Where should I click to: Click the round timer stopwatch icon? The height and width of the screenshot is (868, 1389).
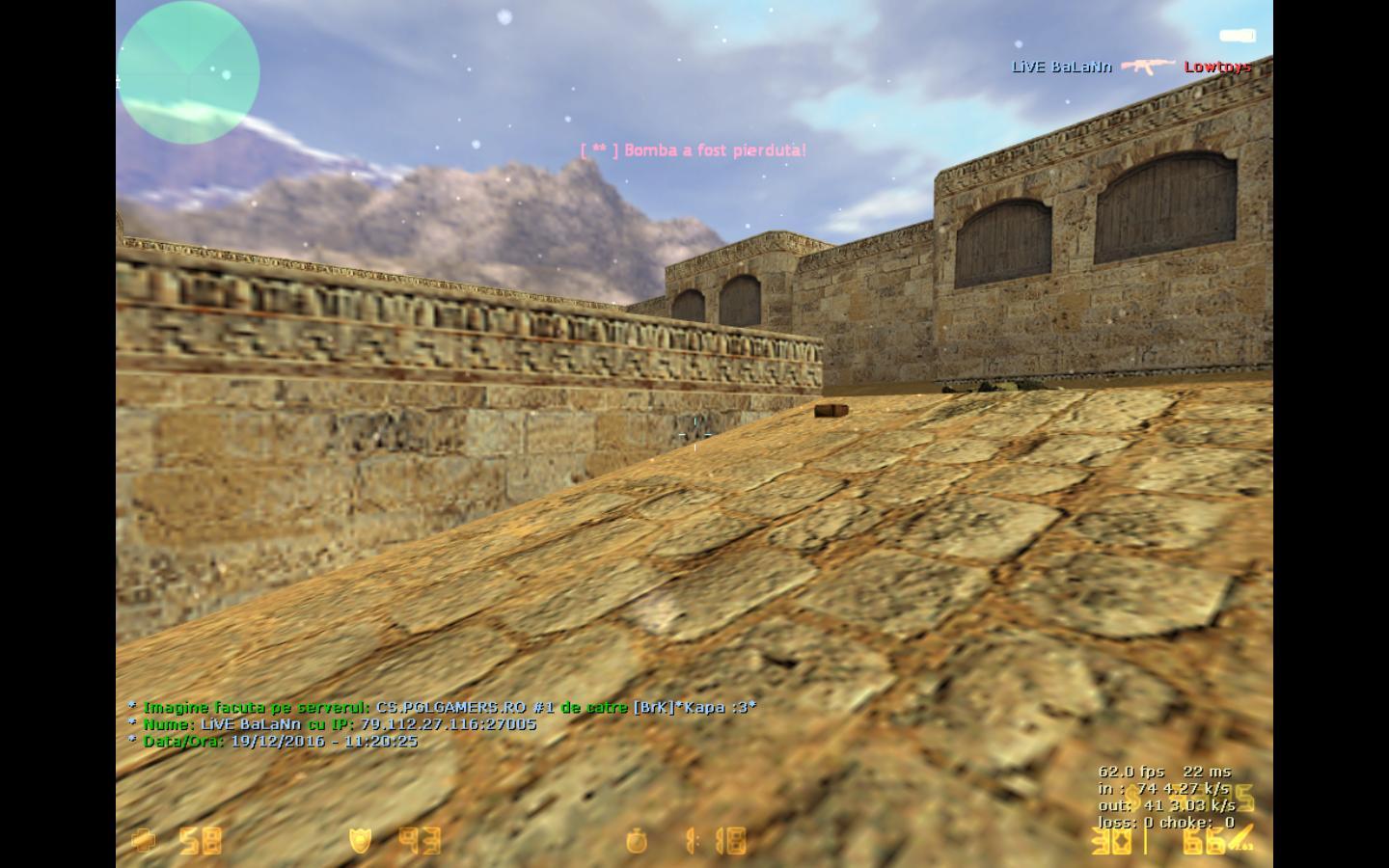coord(638,841)
